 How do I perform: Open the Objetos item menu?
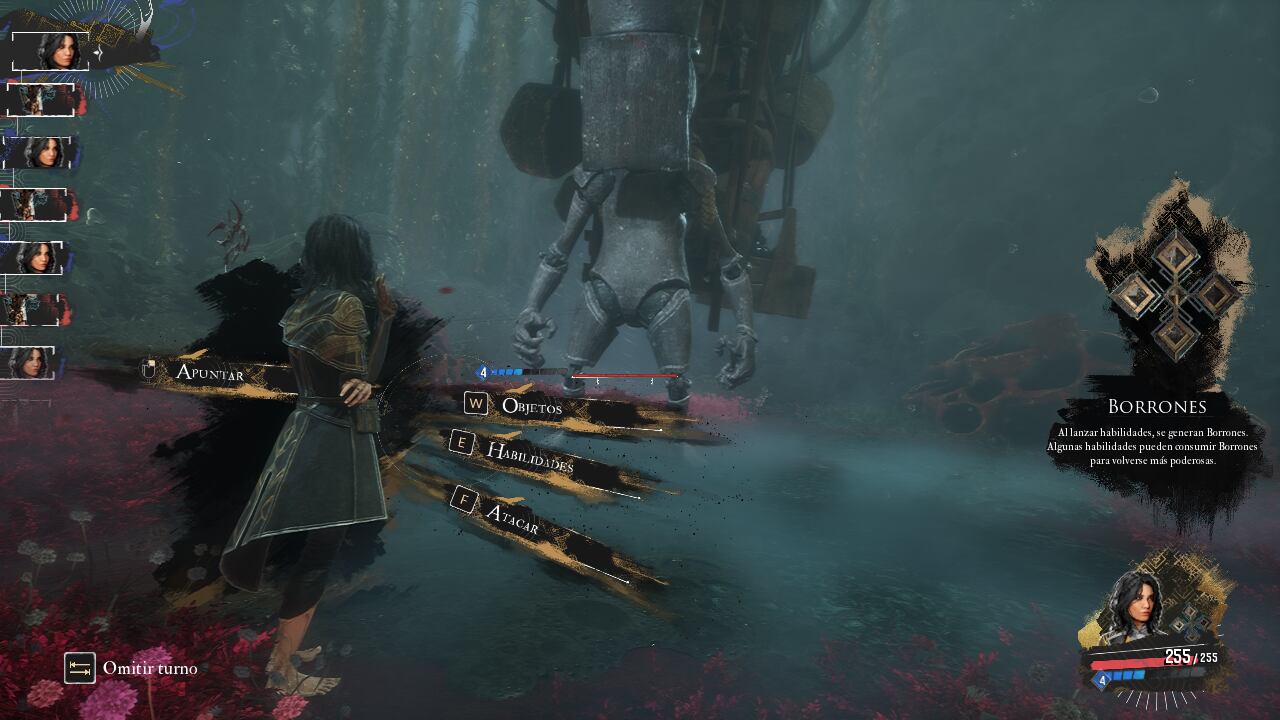[x=531, y=406]
